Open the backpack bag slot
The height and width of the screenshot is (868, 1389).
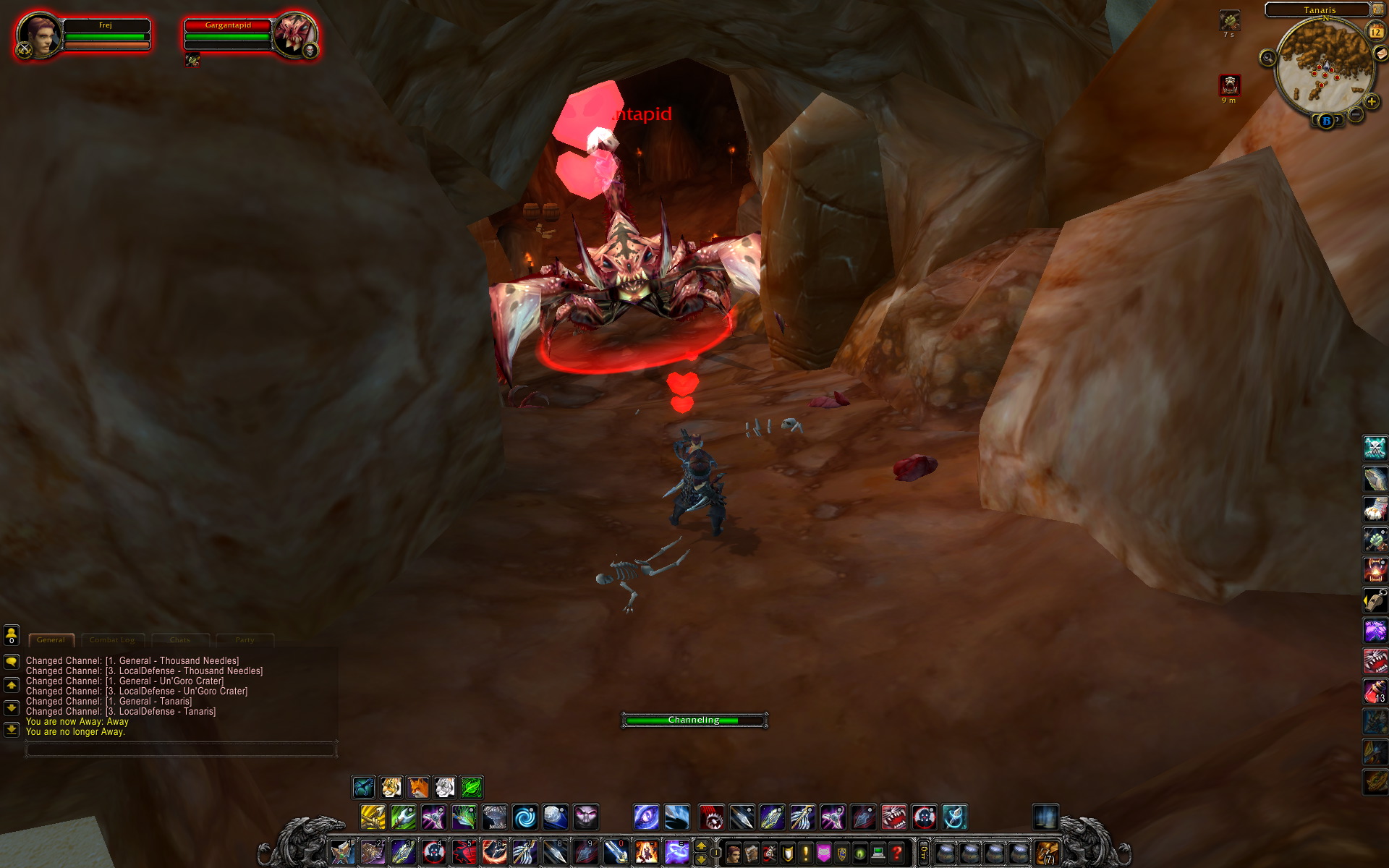[1047, 853]
